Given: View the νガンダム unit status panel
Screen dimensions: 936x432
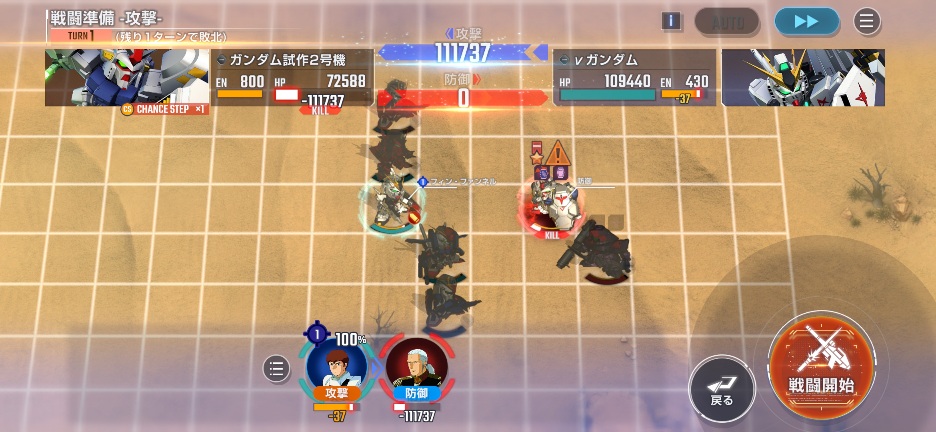Looking at the screenshot, I should [634, 78].
